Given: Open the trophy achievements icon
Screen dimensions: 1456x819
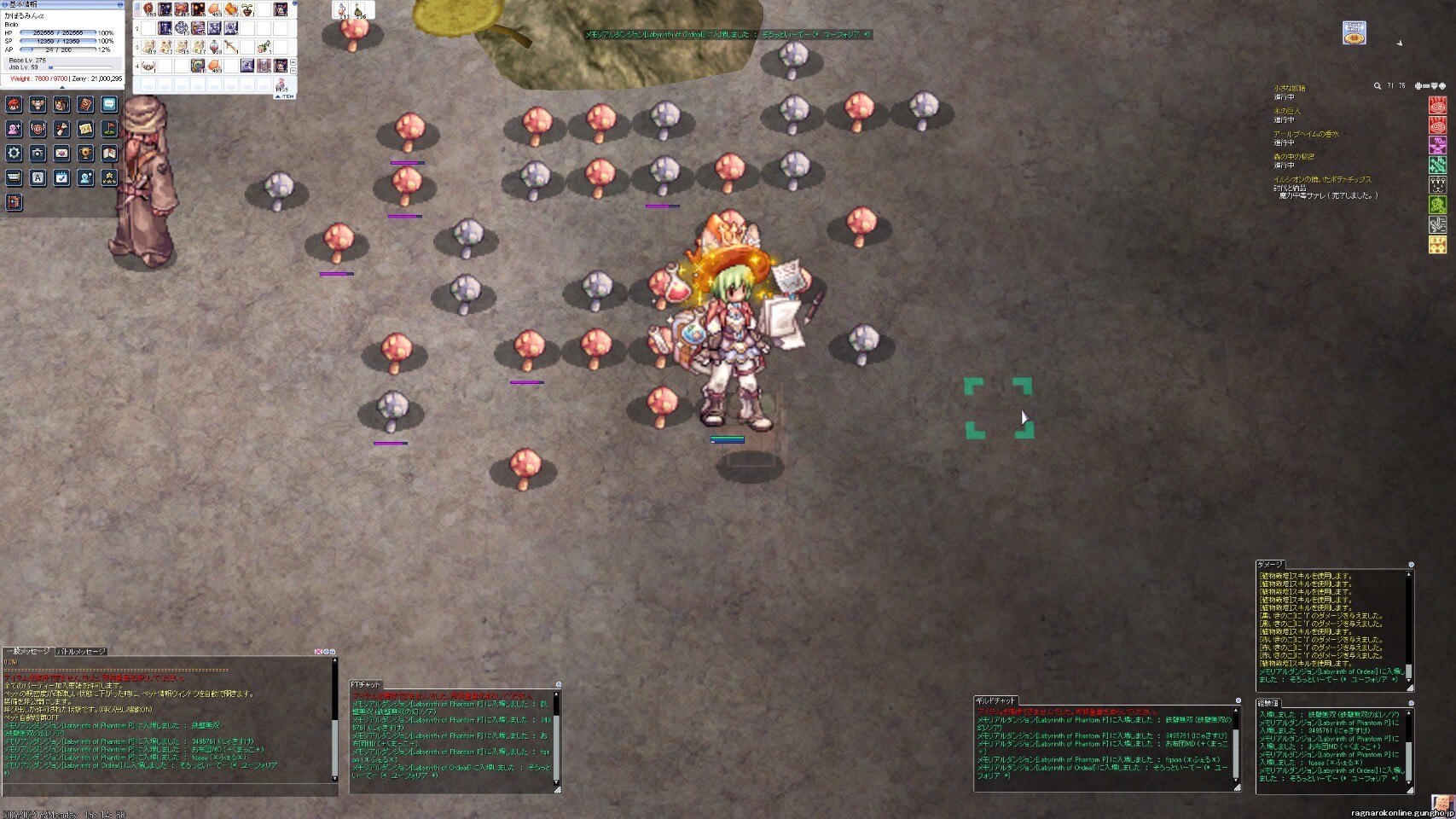Looking at the screenshot, I should click(x=85, y=154).
